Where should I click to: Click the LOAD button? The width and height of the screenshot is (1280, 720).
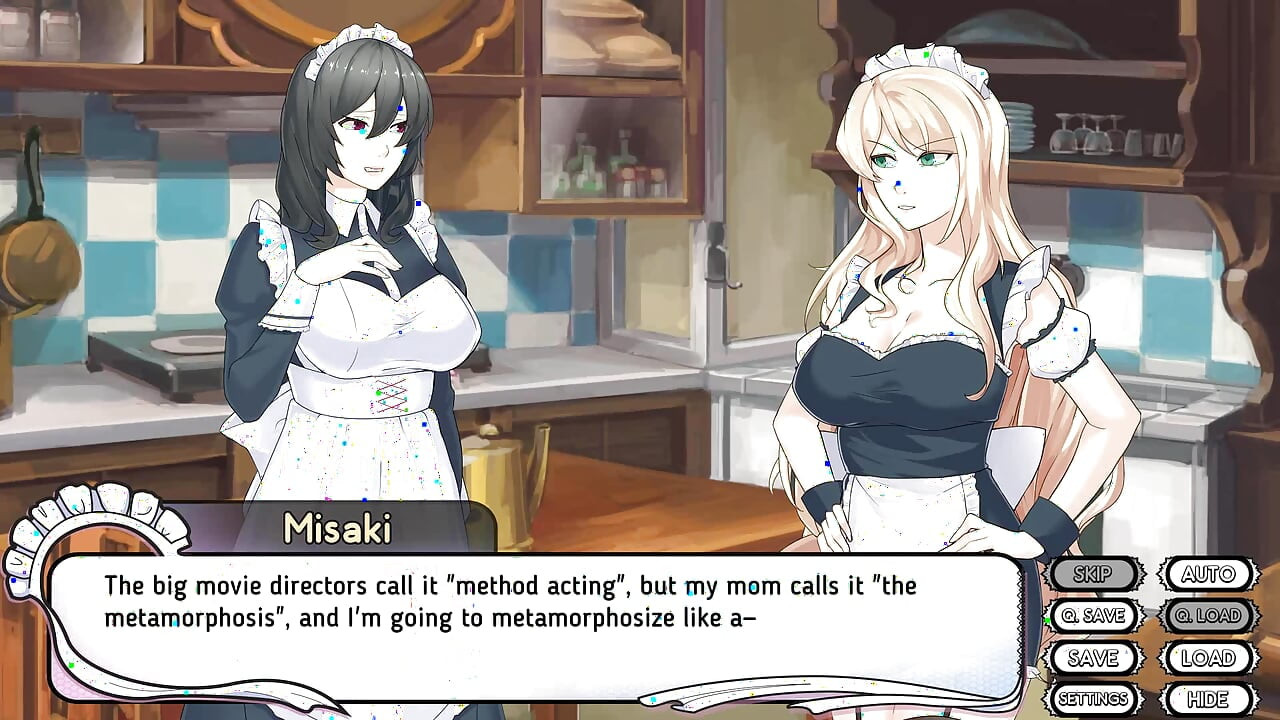pos(1208,658)
